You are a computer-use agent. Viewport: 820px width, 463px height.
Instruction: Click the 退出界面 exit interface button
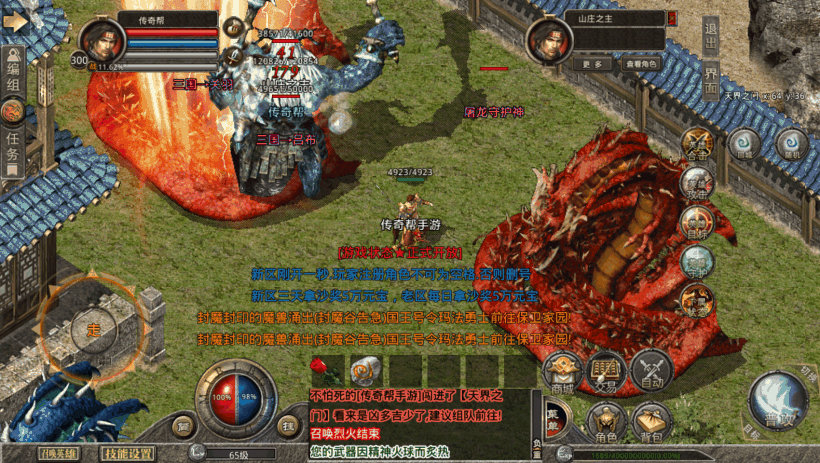pyautogui.click(x=710, y=58)
